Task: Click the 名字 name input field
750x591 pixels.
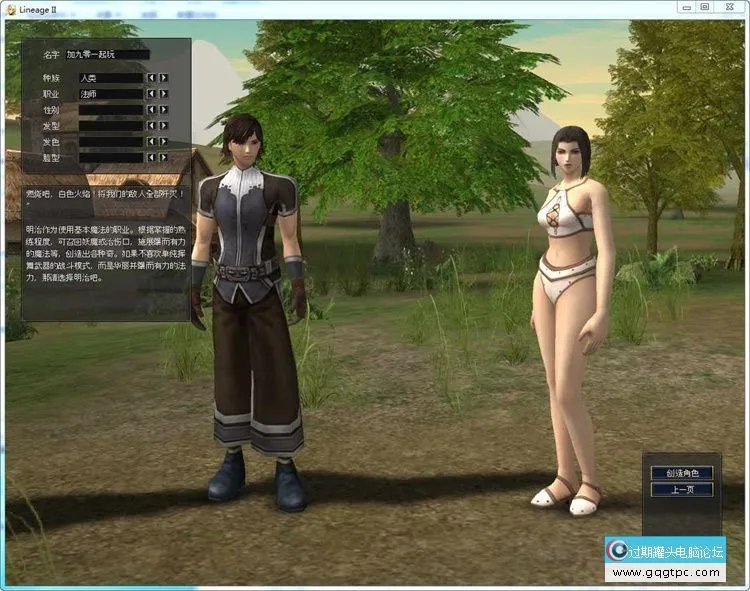Action: [108, 55]
